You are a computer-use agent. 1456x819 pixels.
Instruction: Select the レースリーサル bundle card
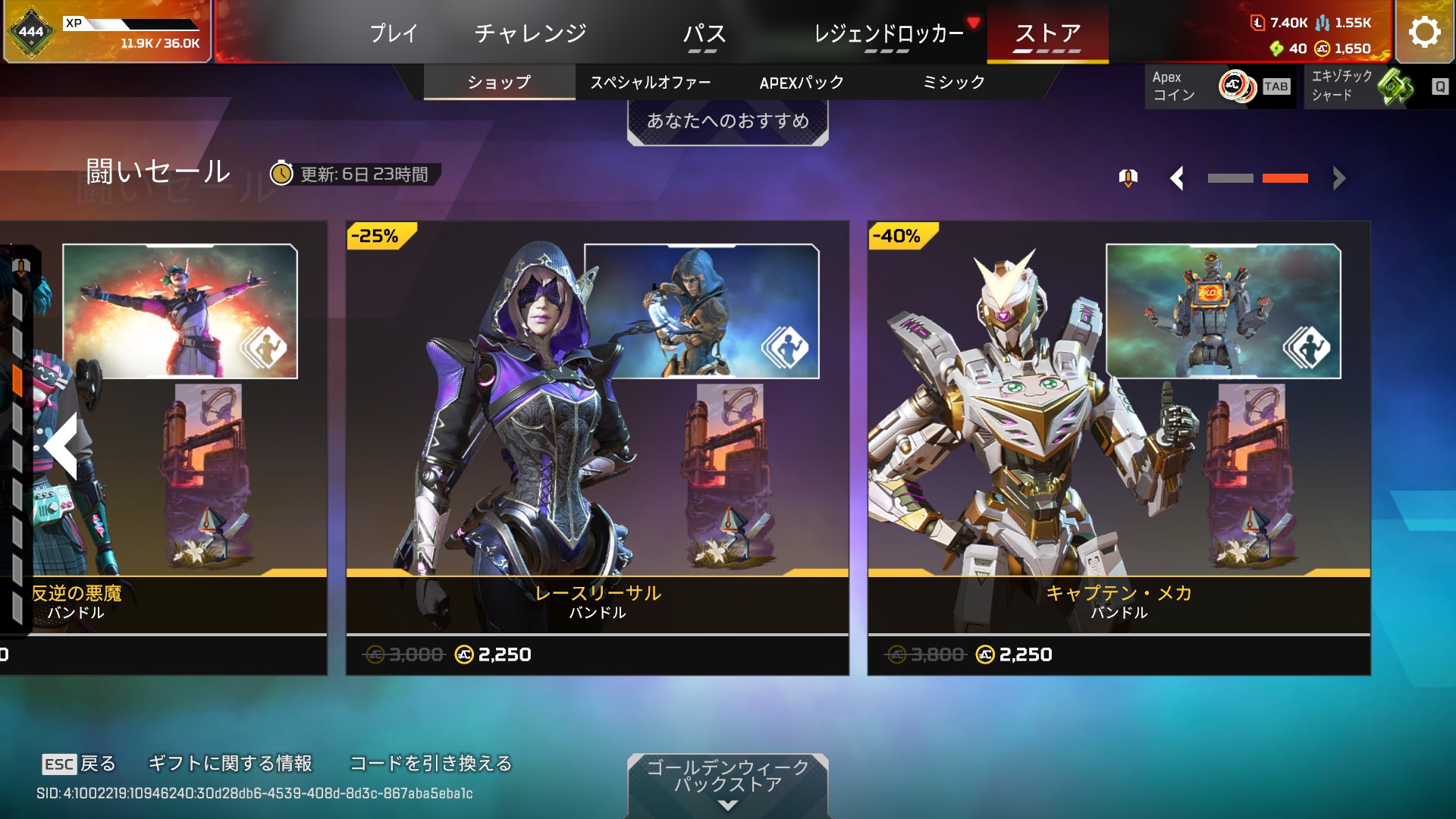tap(597, 447)
